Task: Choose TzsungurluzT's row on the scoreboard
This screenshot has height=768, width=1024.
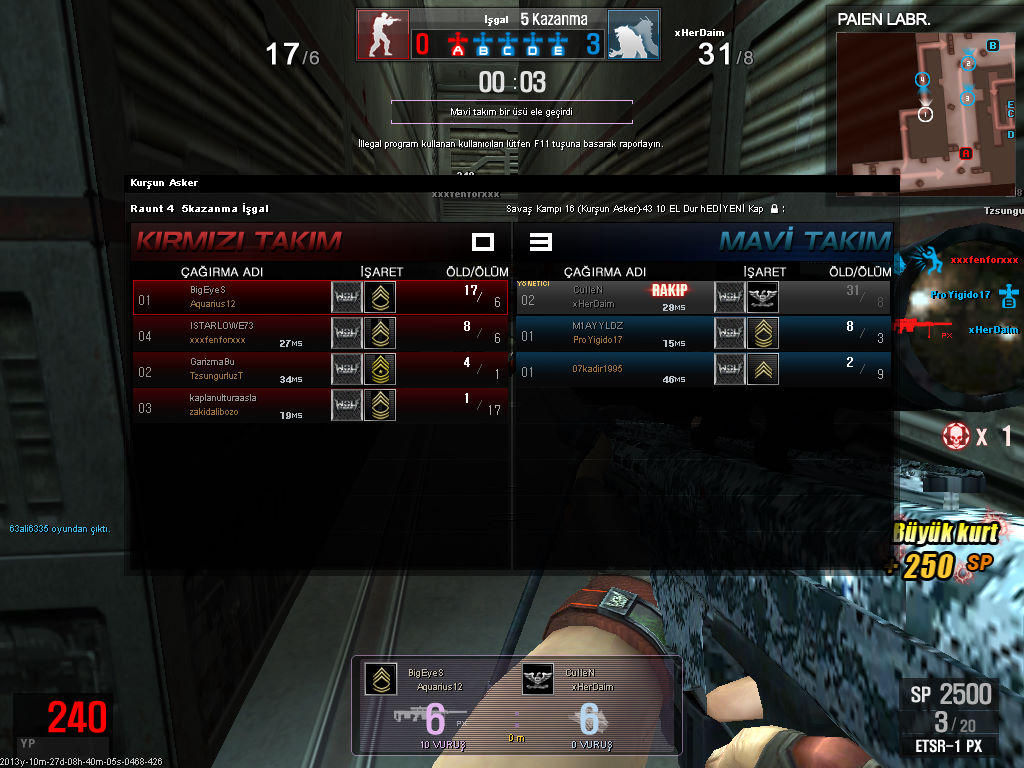Action: coord(321,369)
